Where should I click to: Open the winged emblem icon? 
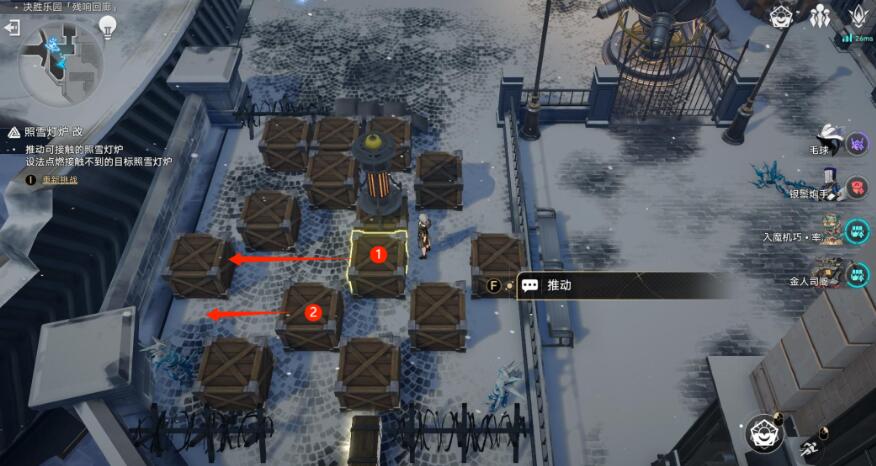click(x=858, y=15)
